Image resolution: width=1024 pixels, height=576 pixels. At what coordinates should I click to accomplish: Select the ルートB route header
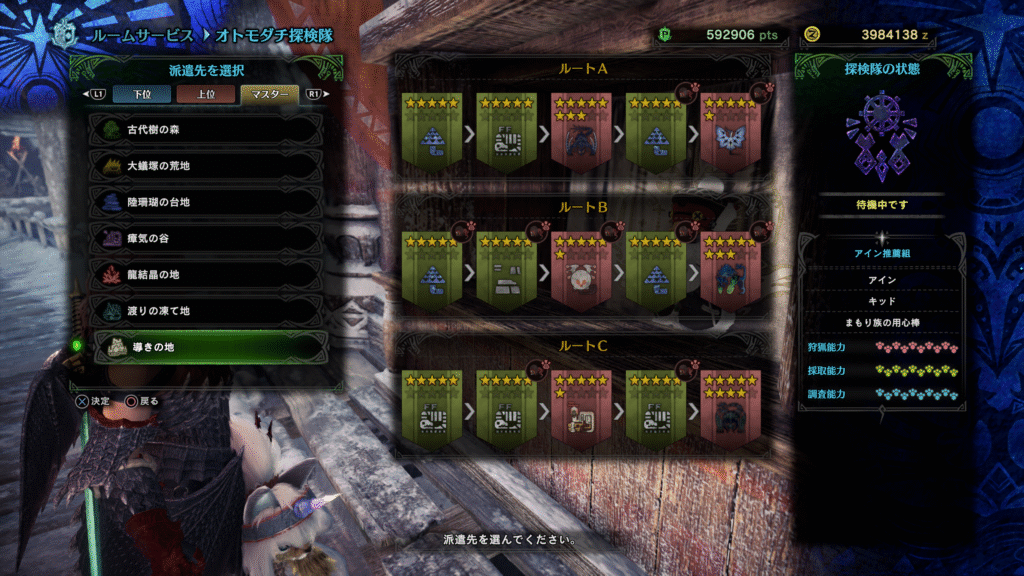coord(582,207)
